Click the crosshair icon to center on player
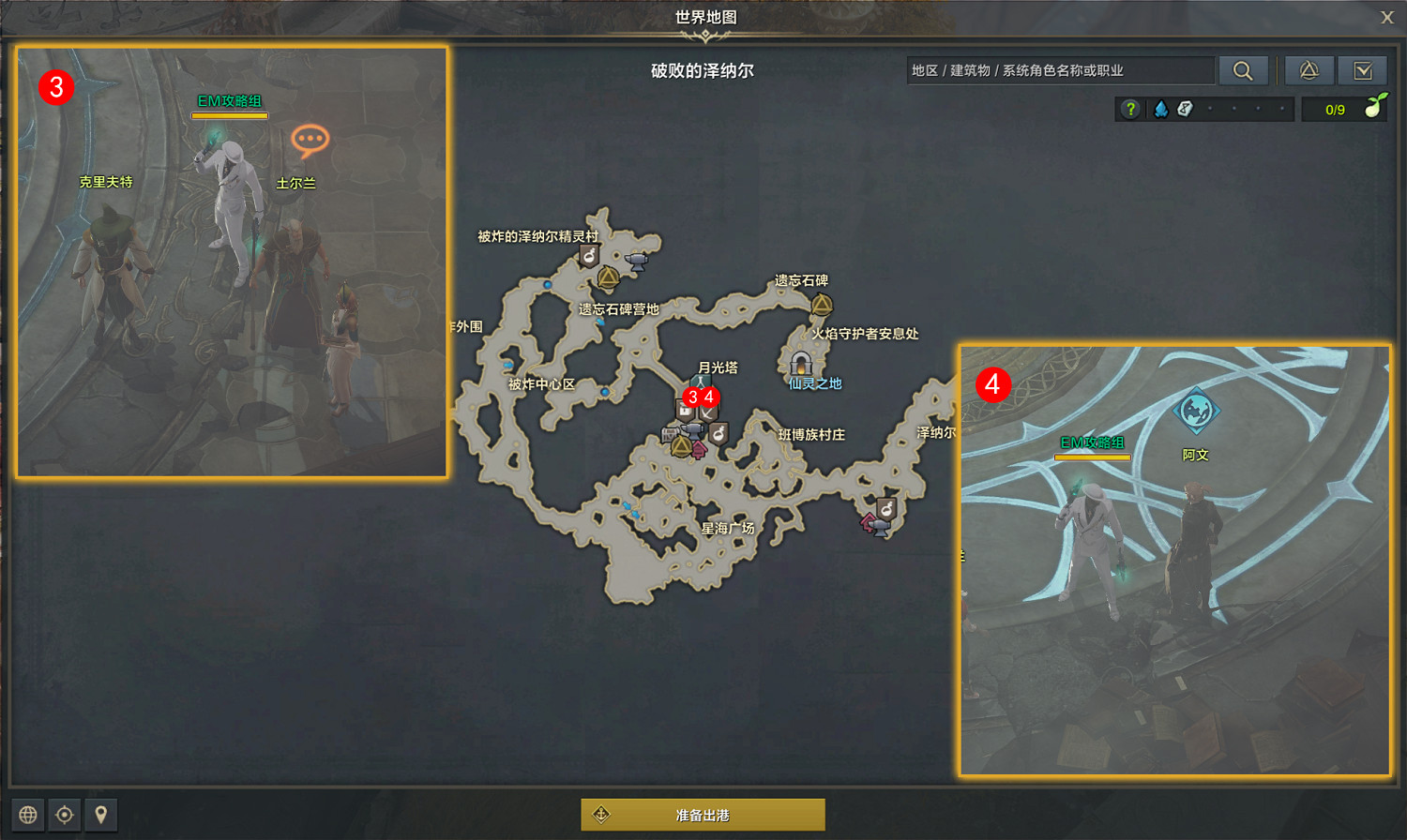The height and width of the screenshot is (840, 1407). [x=64, y=815]
